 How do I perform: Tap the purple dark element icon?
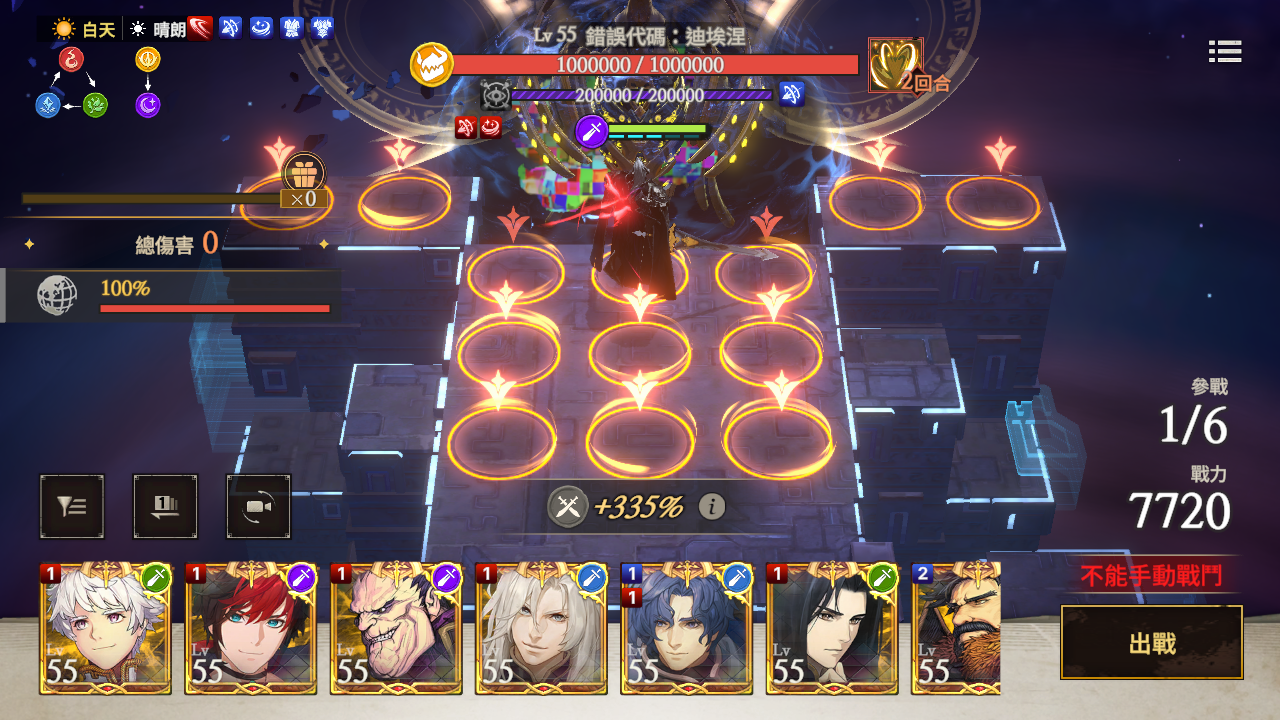[x=148, y=104]
